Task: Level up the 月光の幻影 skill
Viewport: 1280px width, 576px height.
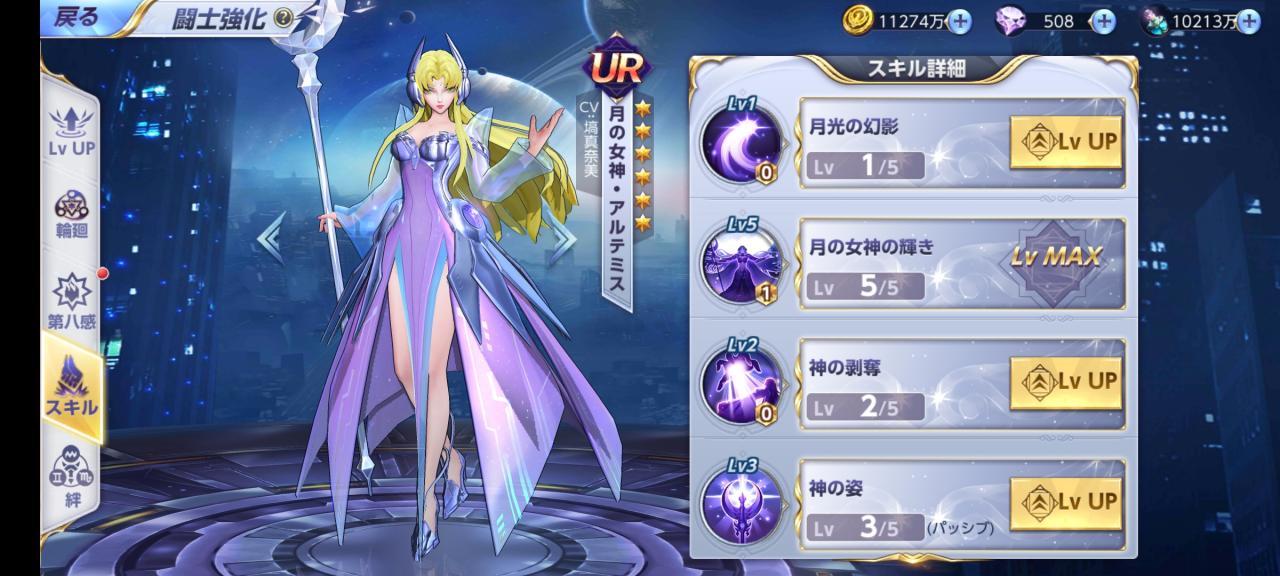Action: coord(1065,142)
